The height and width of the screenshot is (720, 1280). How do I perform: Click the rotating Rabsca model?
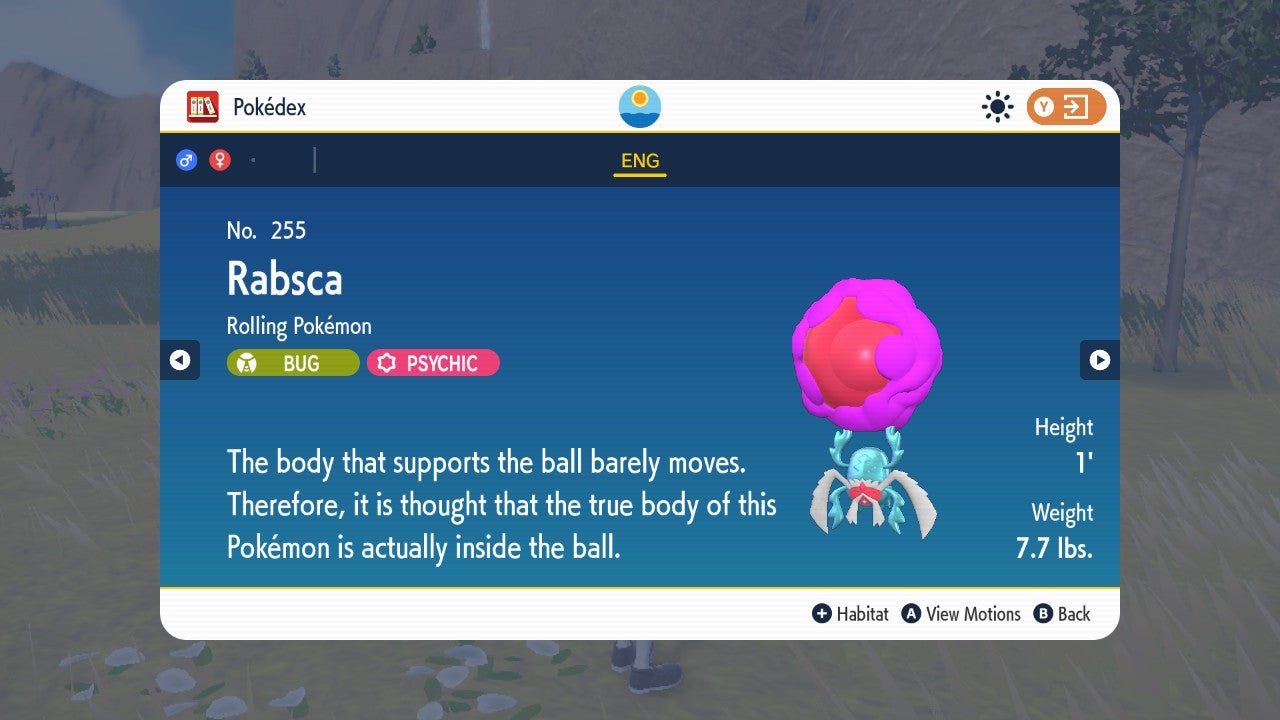pyautogui.click(x=868, y=400)
